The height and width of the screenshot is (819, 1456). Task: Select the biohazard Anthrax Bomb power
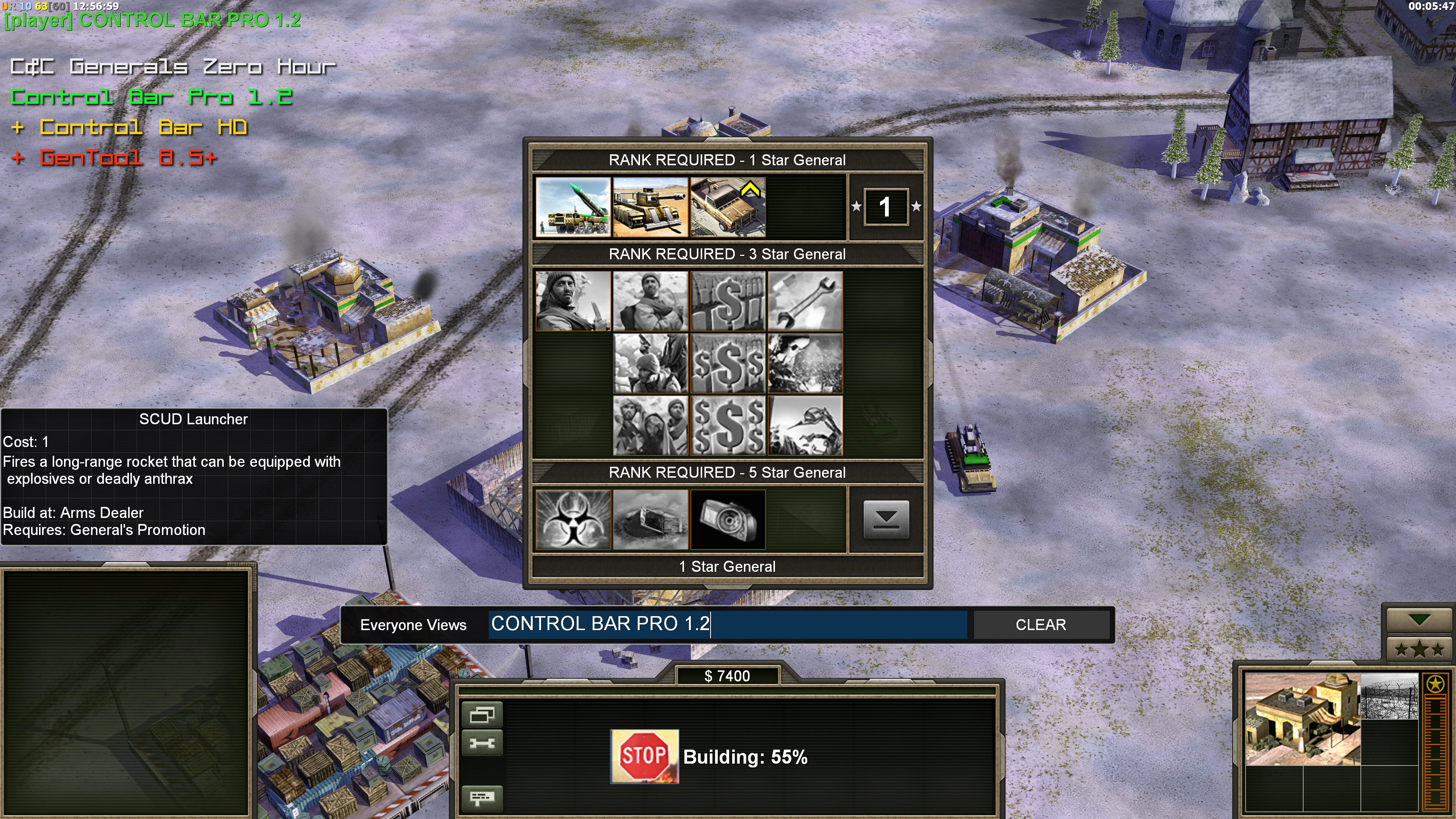click(x=573, y=519)
